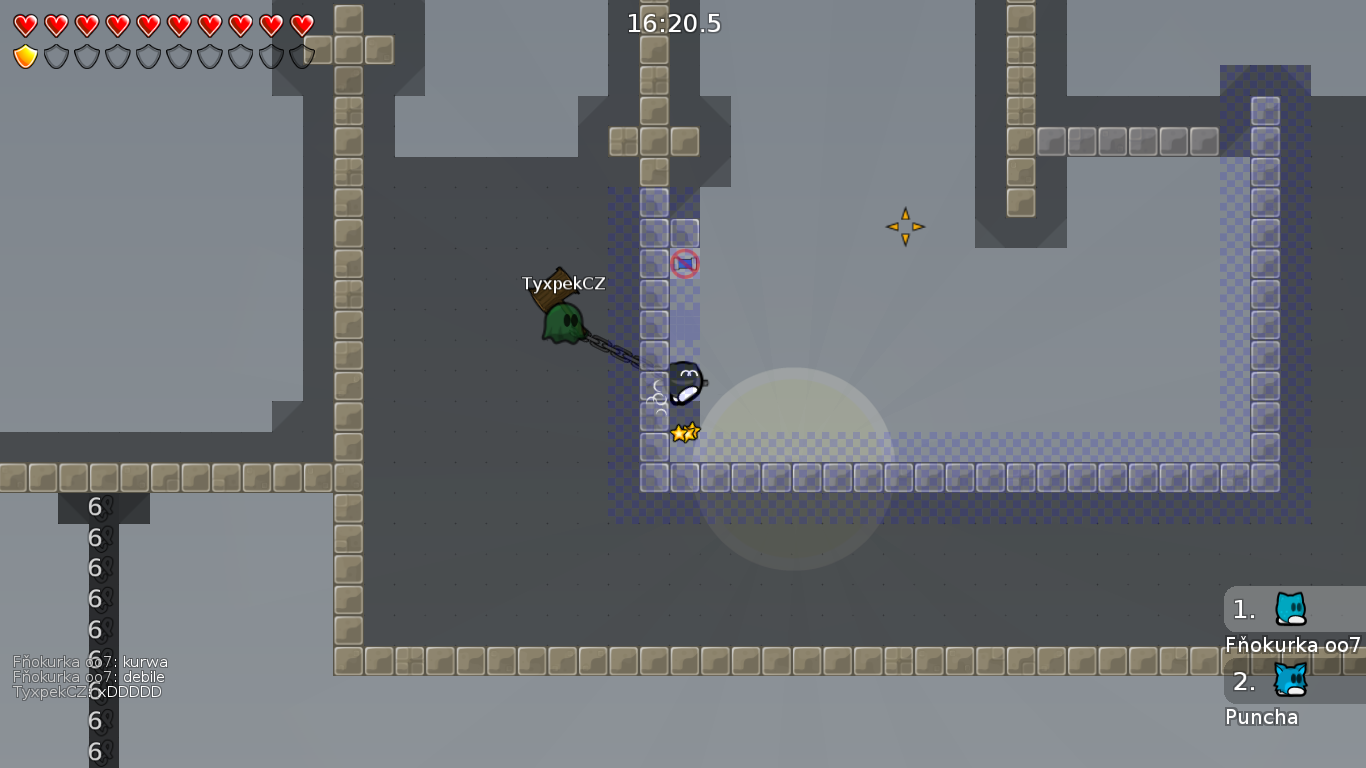This screenshot has height=768, width=1366.
Task: Click the crossed-out spool warning sign
Action: coord(684,264)
